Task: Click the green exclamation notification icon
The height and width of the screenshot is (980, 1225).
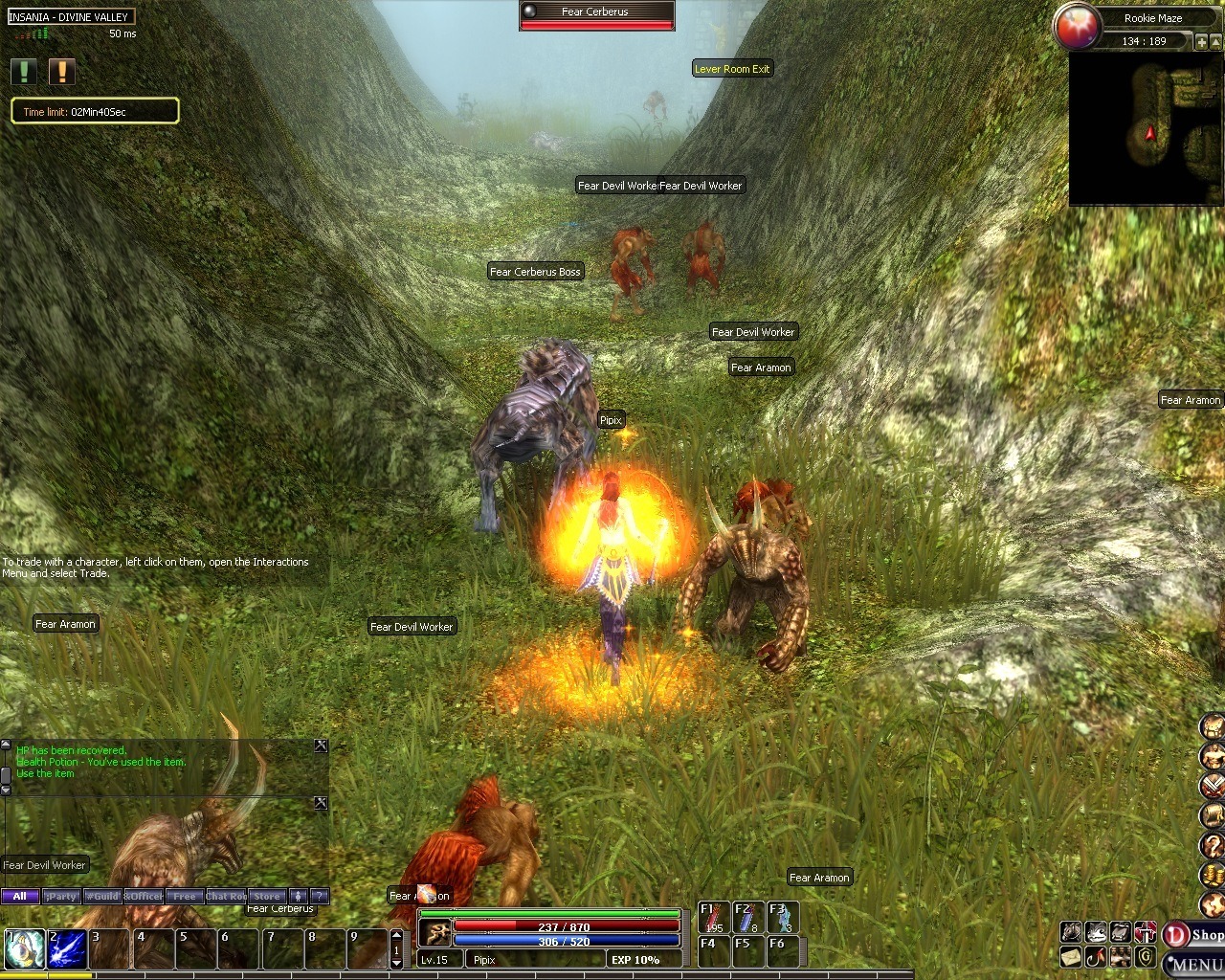Action: point(24,72)
